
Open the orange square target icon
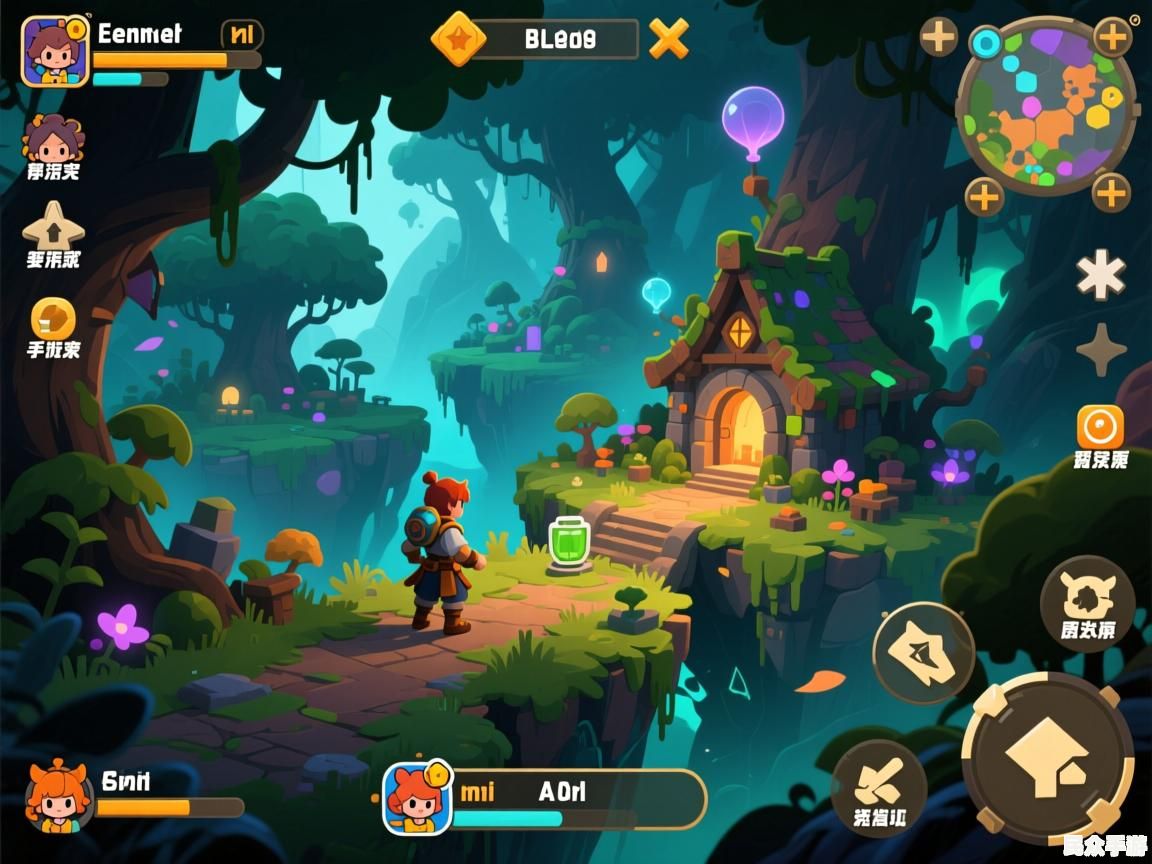pos(1100,428)
